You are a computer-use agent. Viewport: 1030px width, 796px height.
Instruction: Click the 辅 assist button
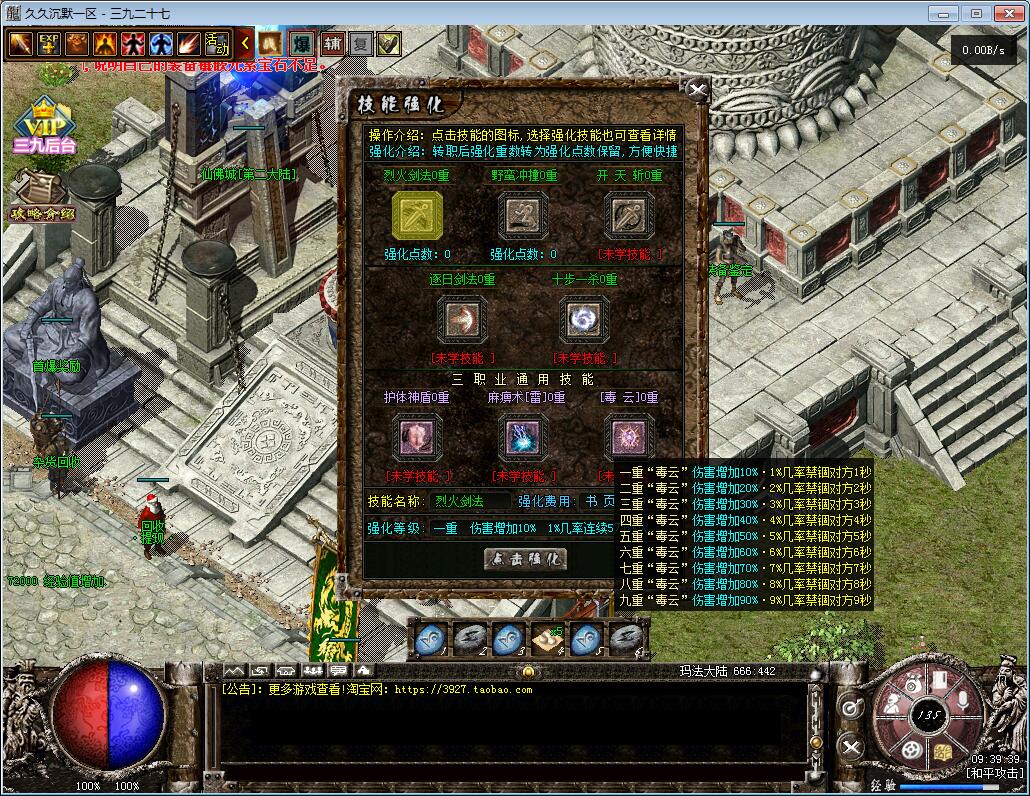point(333,44)
